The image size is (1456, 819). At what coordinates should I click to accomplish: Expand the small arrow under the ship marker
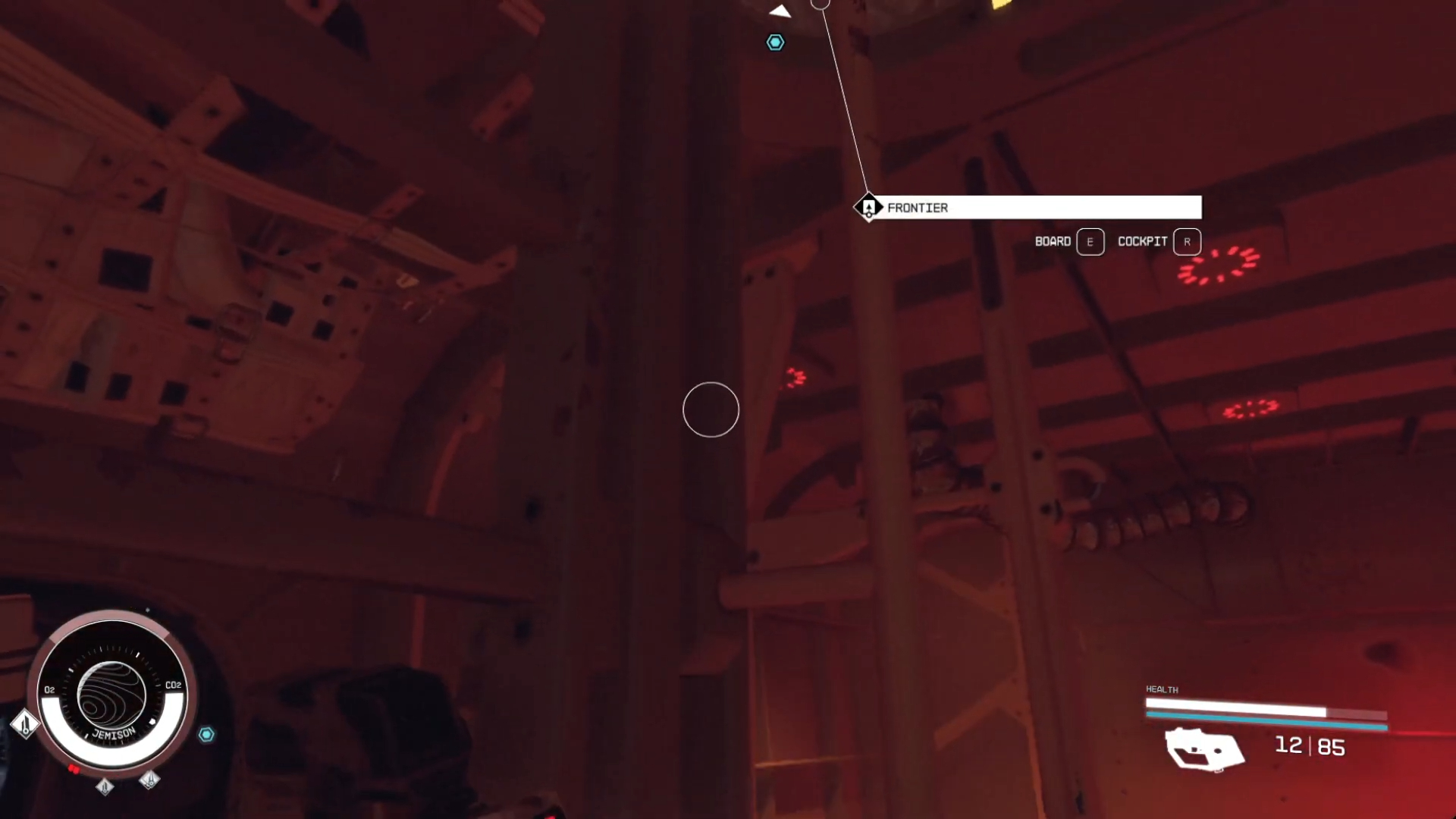tap(869, 215)
